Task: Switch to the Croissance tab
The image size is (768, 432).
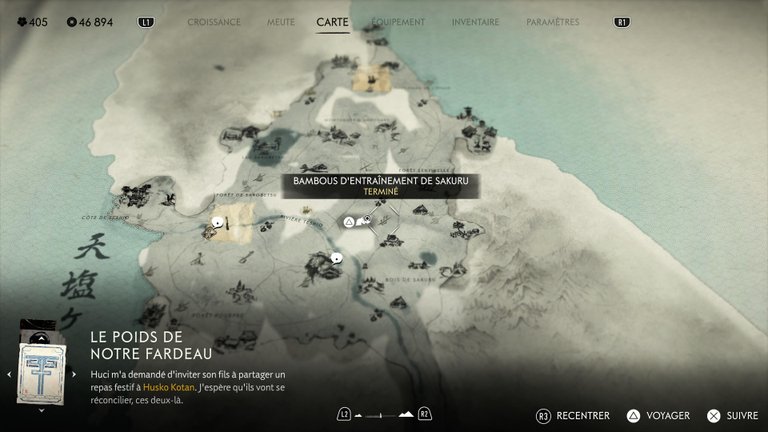Action: pos(214,22)
